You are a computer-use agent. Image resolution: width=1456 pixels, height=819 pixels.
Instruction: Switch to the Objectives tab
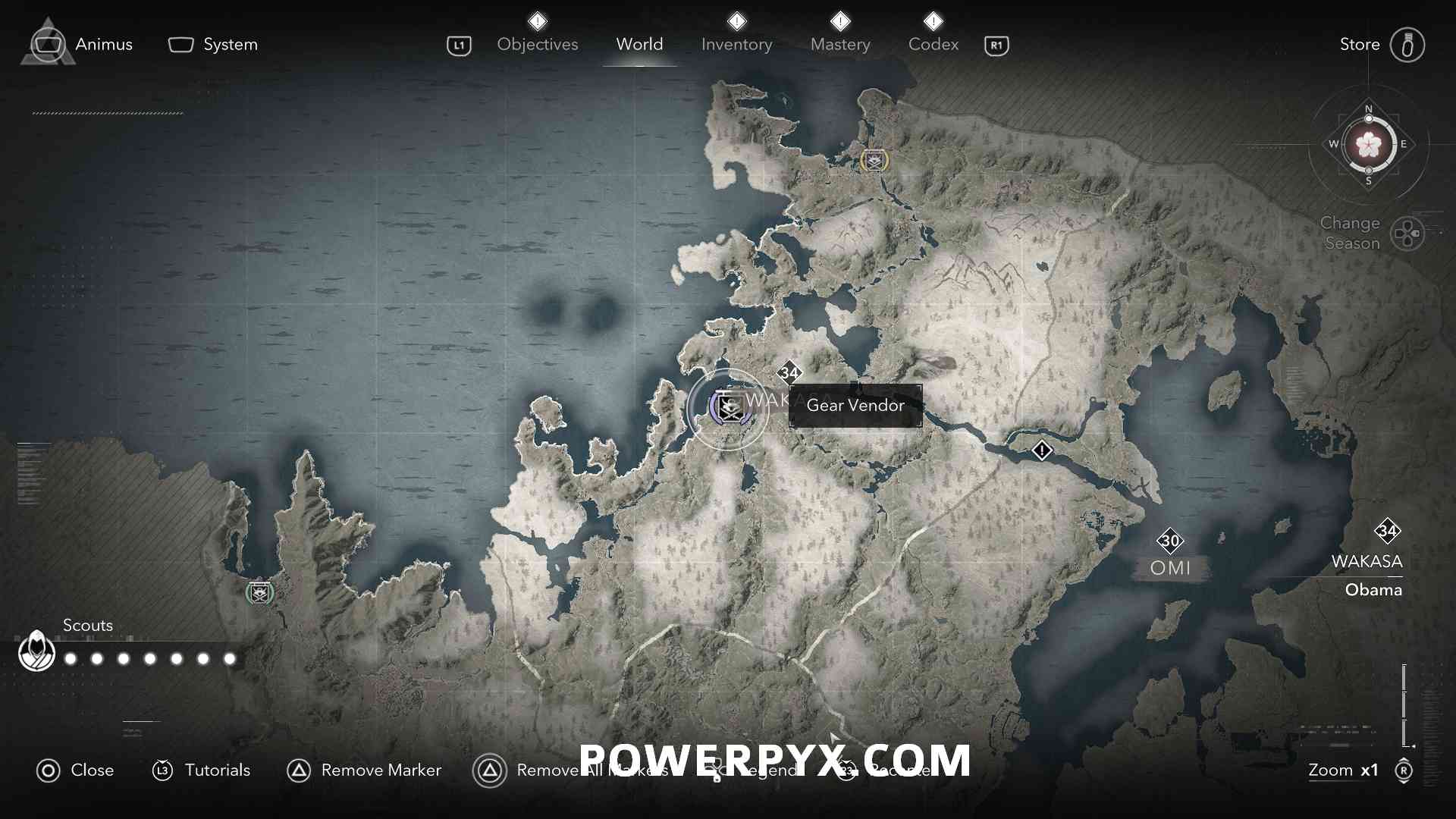(537, 45)
